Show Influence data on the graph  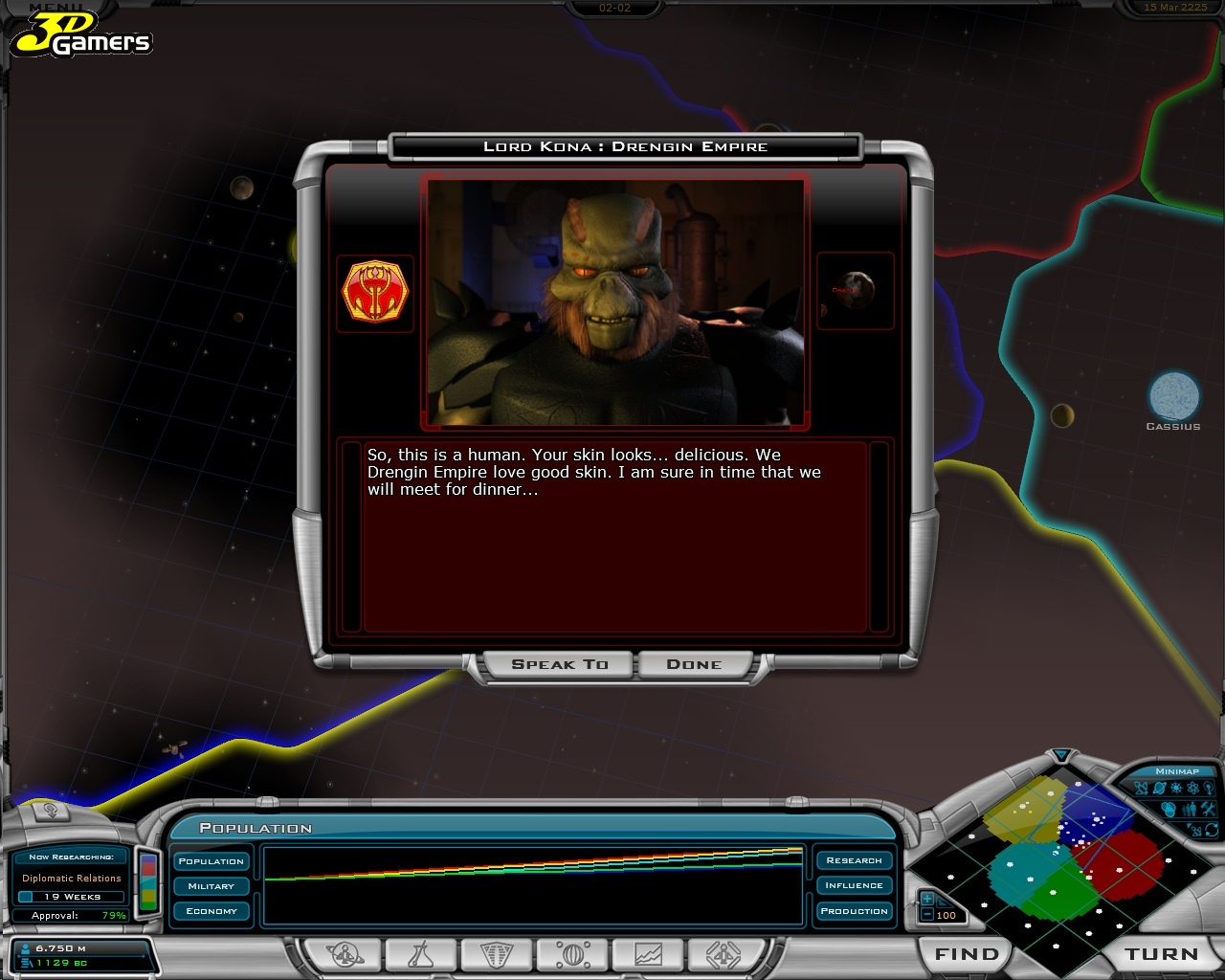[x=854, y=885]
